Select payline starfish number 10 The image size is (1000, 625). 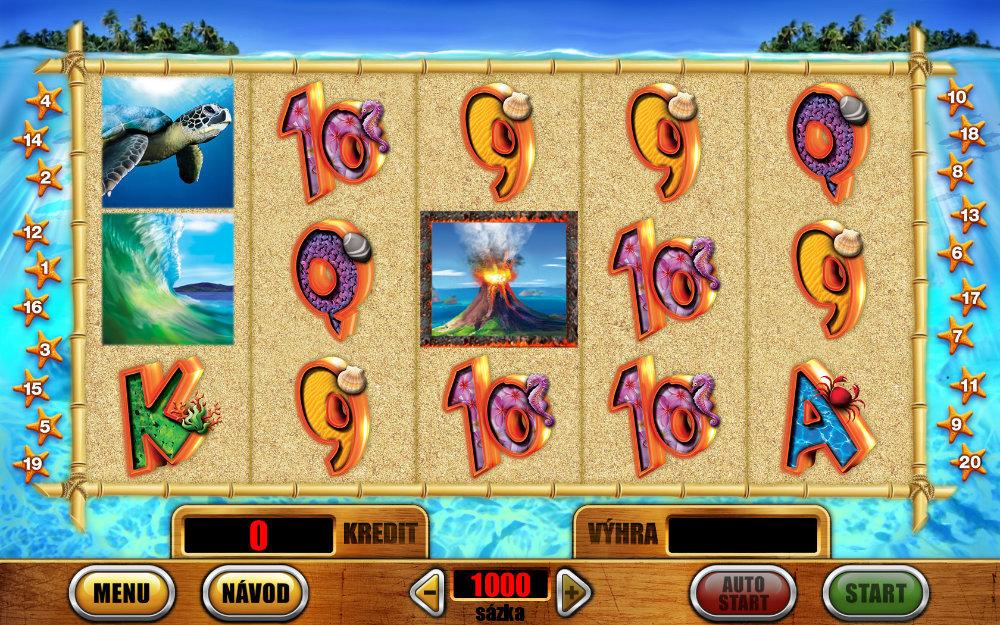[x=957, y=98]
